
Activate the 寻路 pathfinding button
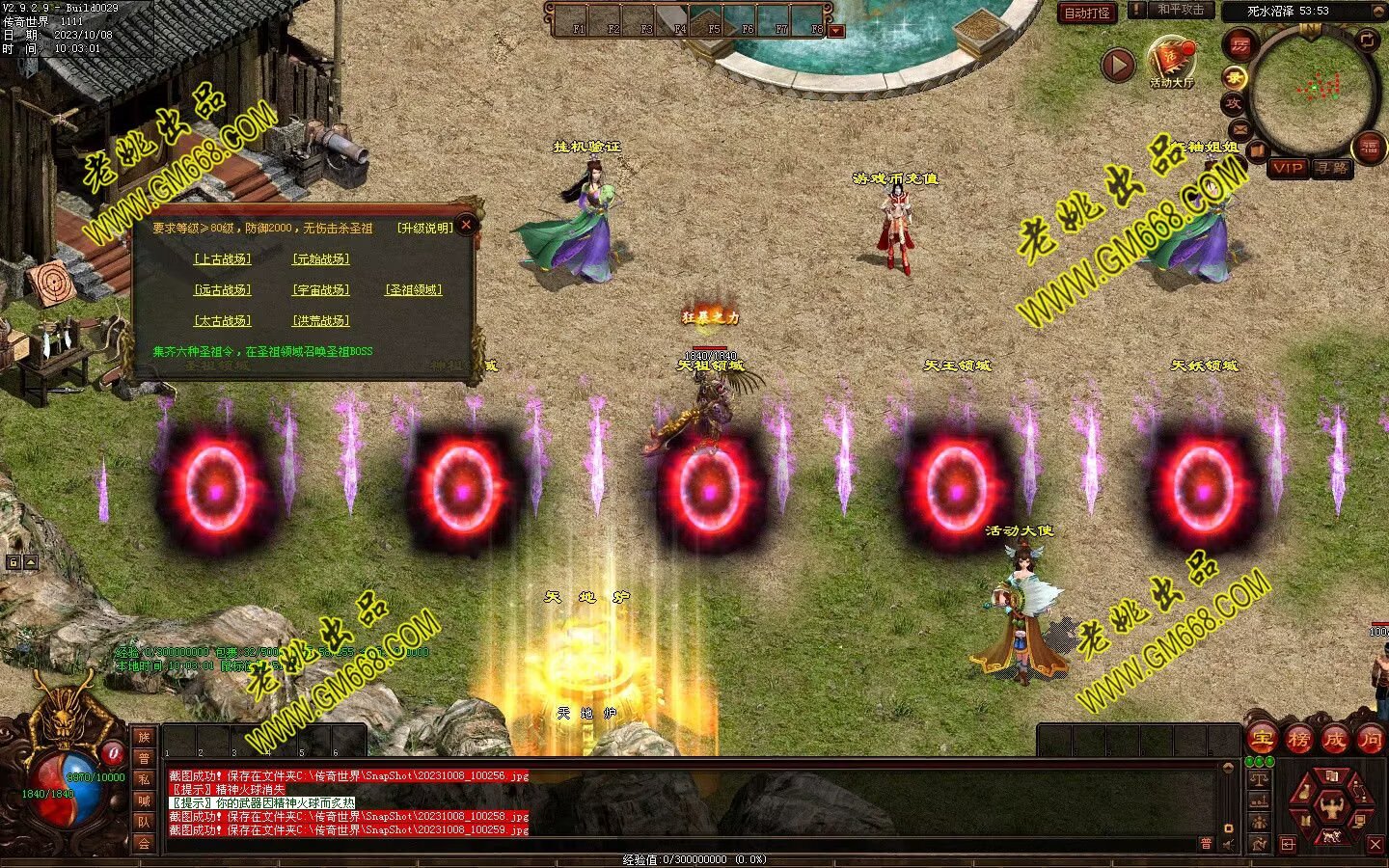(1331, 168)
